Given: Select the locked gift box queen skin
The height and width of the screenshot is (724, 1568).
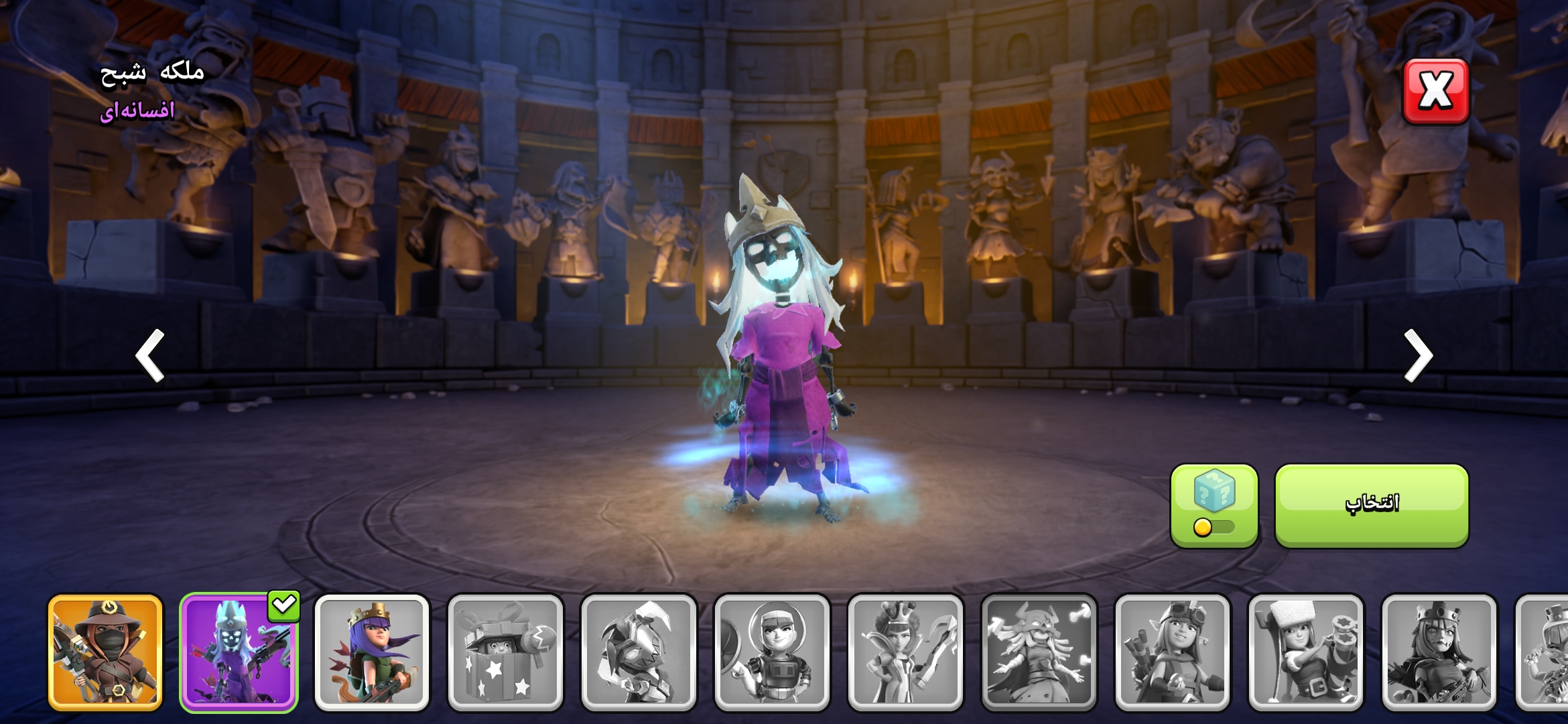Looking at the screenshot, I should coord(505,652).
